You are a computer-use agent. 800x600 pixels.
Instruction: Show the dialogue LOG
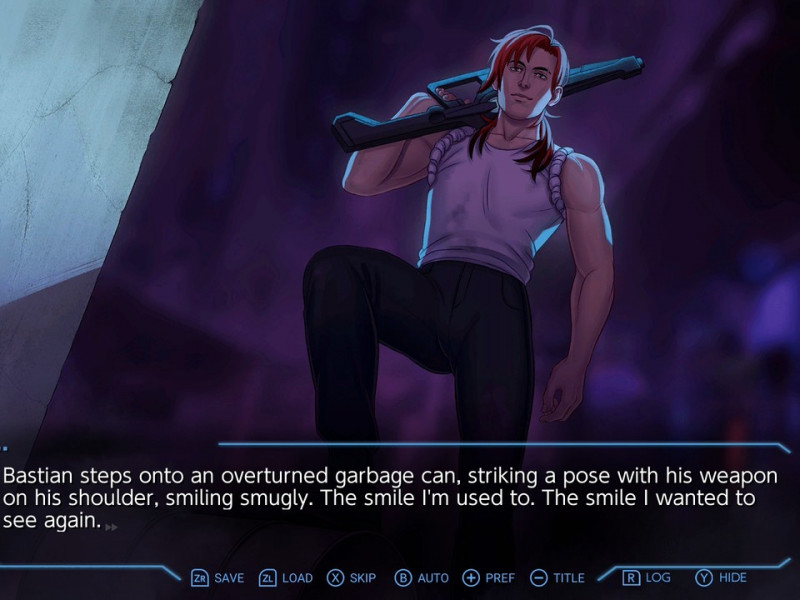(x=647, y=578)
